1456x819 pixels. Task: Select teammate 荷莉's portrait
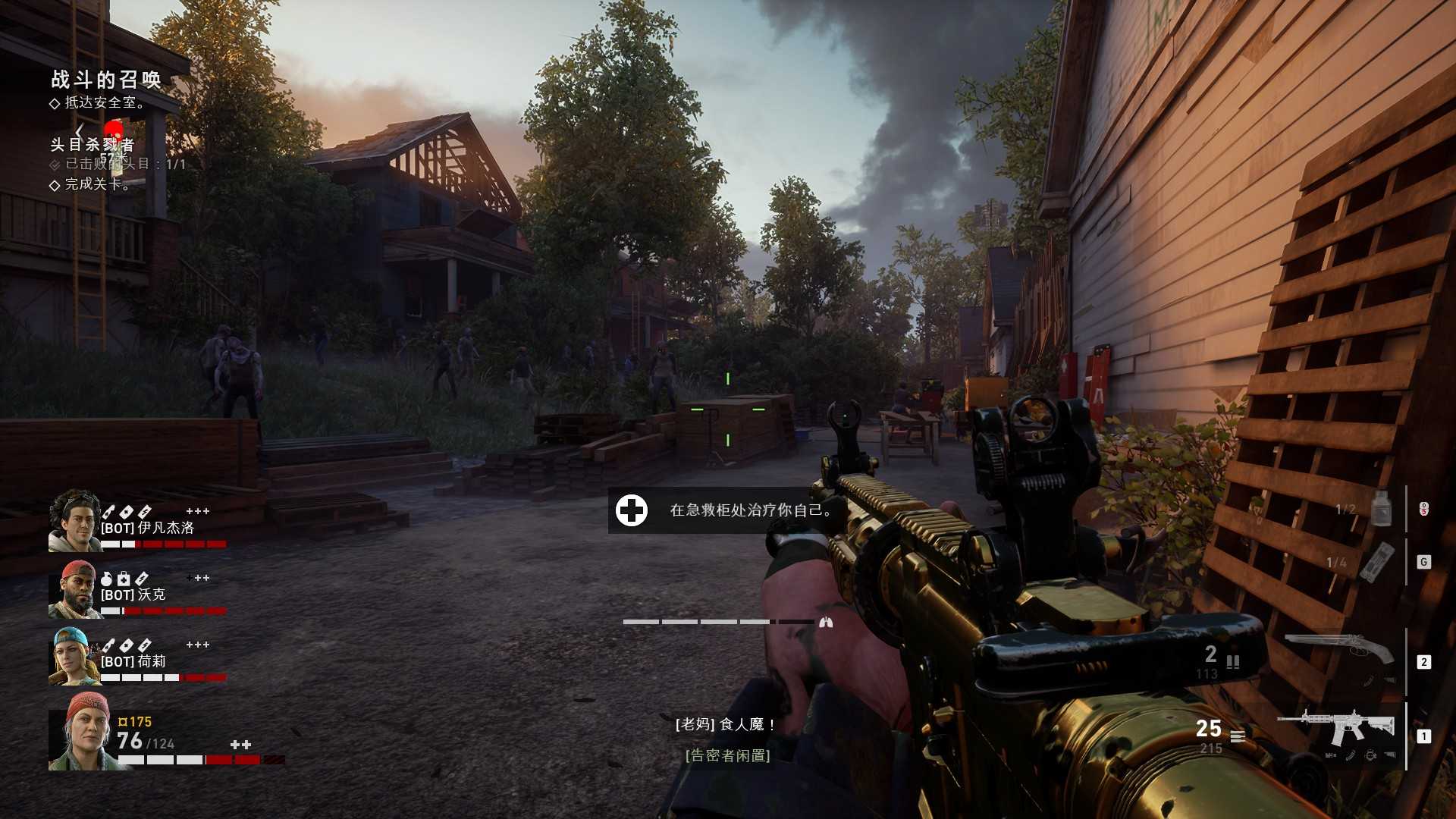74,657
